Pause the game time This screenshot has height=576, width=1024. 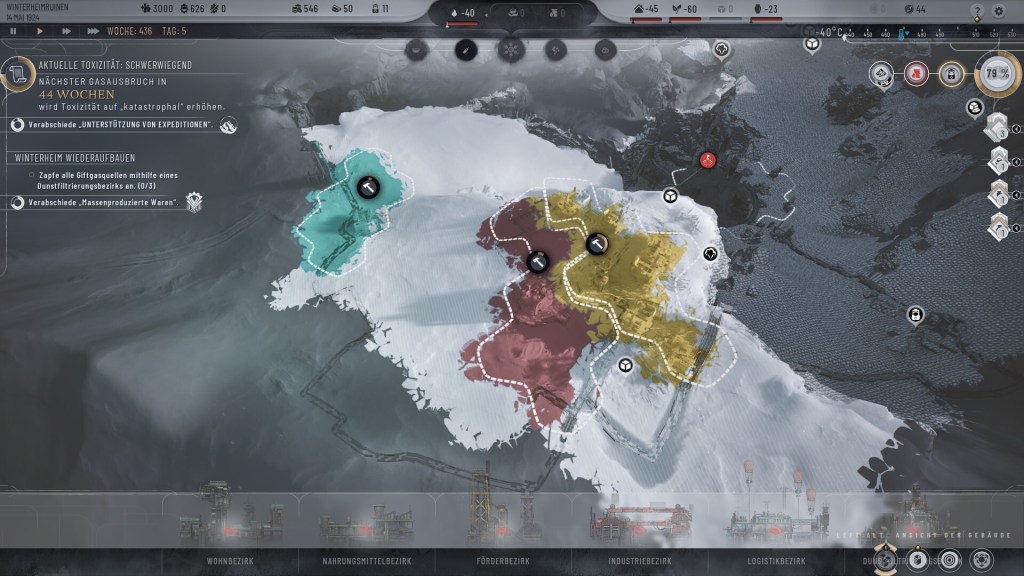(13, 31)
